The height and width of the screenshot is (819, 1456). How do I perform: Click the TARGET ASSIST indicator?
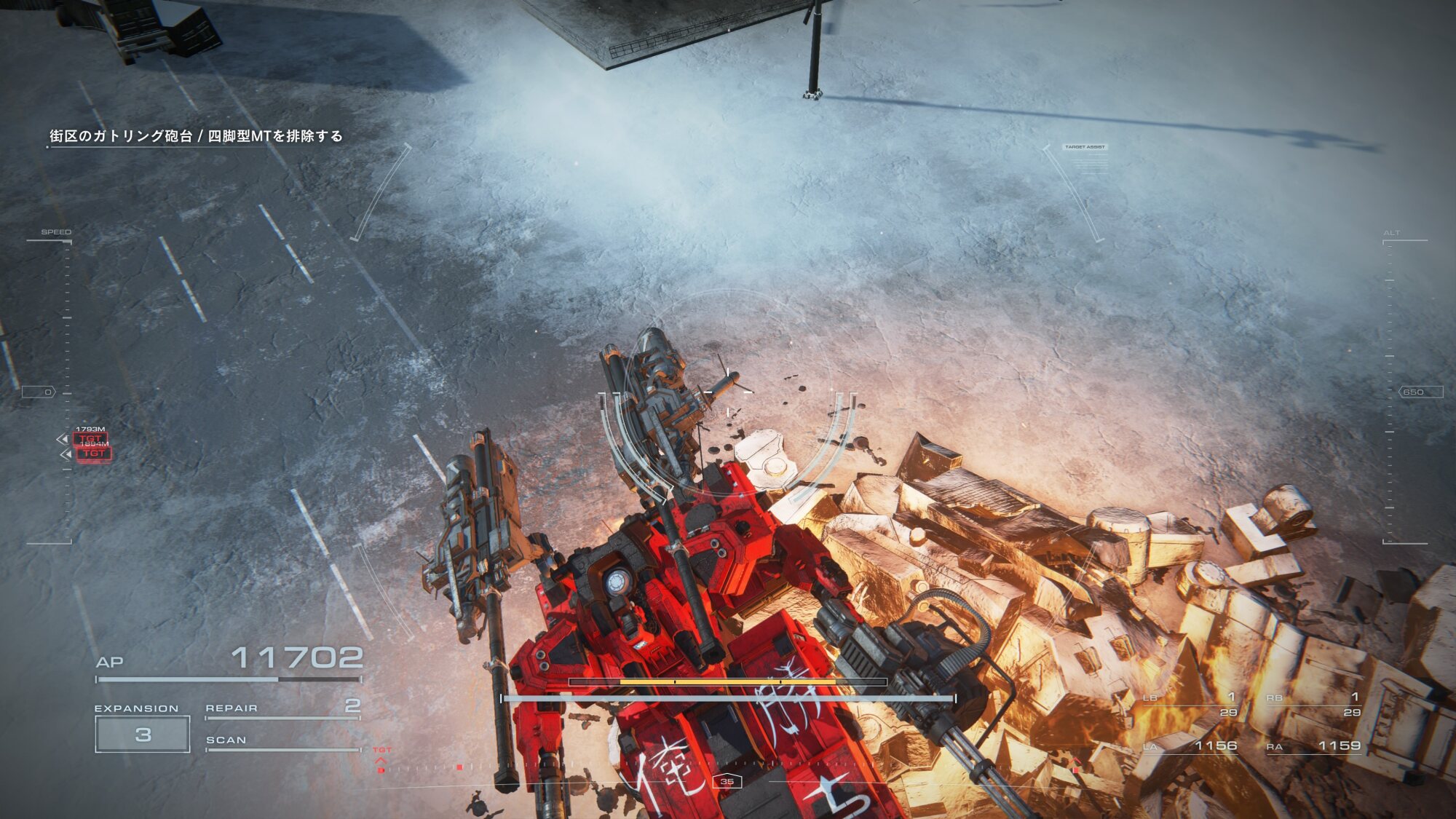coord(1085,147)
